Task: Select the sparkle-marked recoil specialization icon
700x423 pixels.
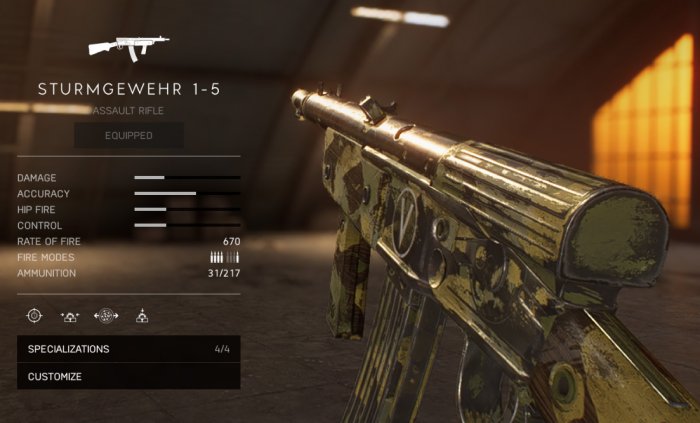Action: 70,316
